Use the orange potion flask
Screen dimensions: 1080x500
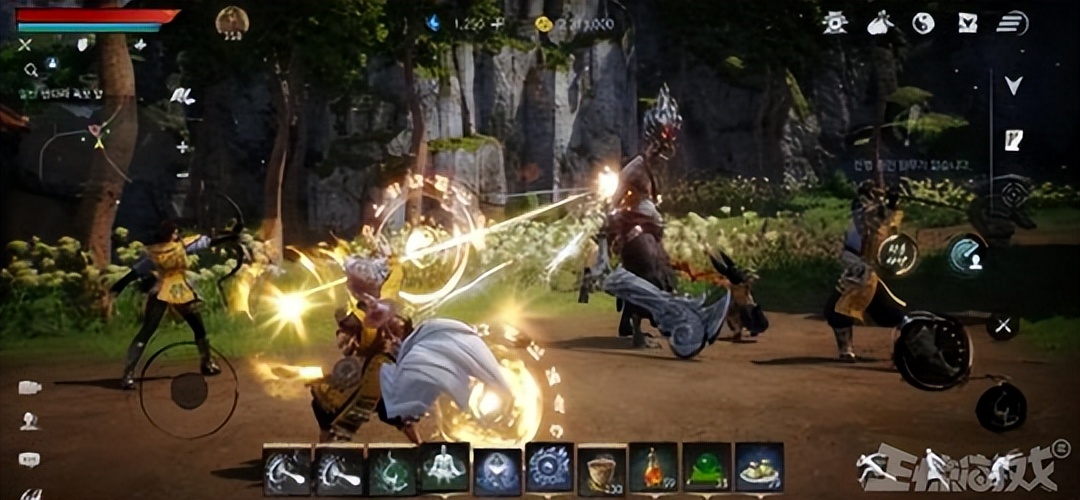pos(652,468)
